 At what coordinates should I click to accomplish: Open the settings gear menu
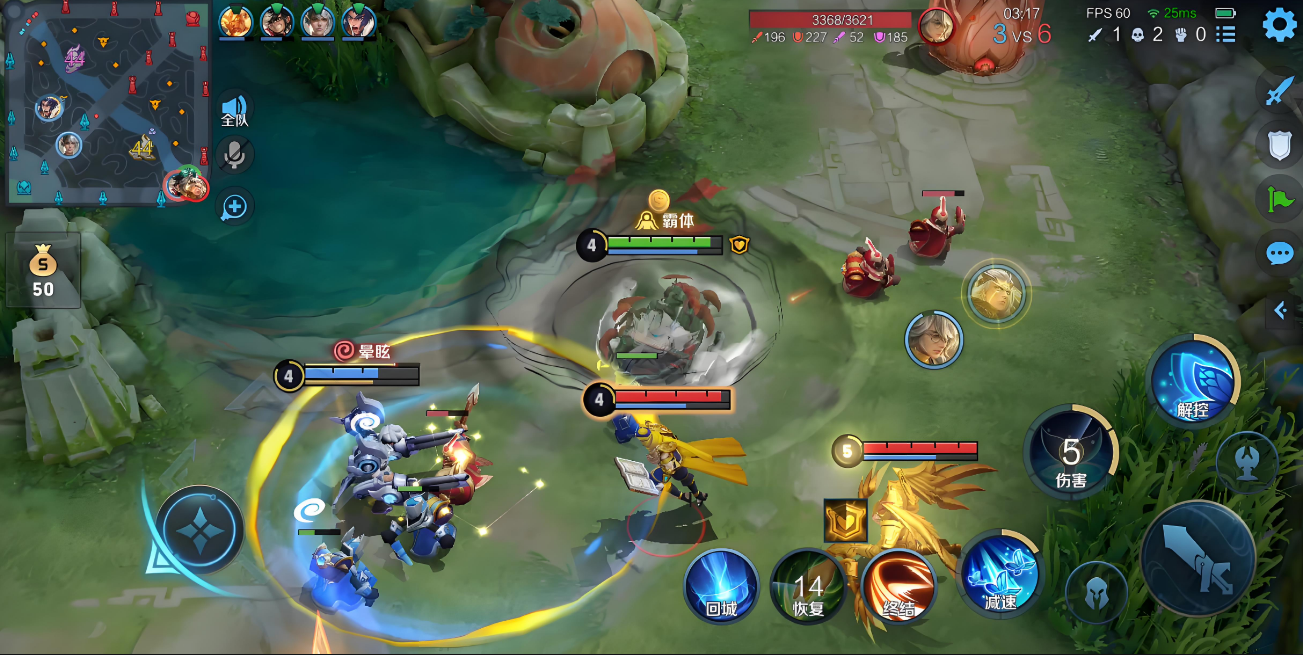point(1279,25)
